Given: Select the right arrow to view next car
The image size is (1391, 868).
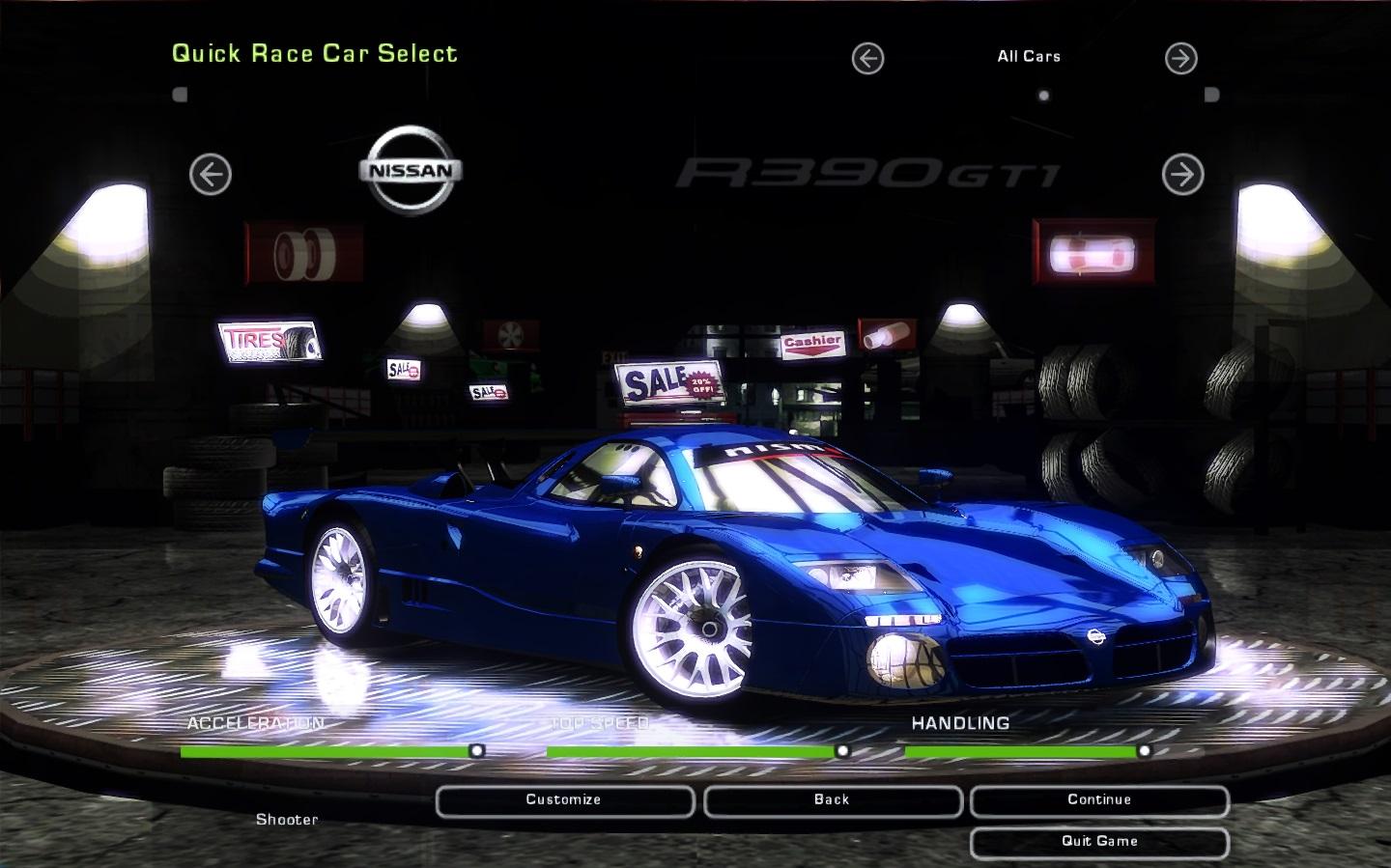Looking at the screenshot, I should (1182, 176).
